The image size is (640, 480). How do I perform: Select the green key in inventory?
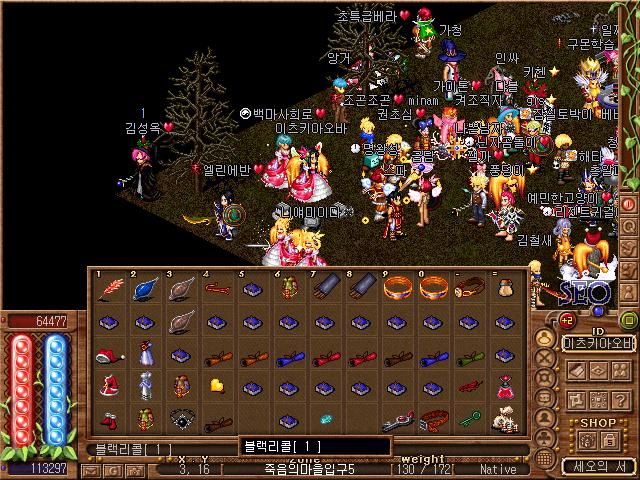click(x=470, y=418)
